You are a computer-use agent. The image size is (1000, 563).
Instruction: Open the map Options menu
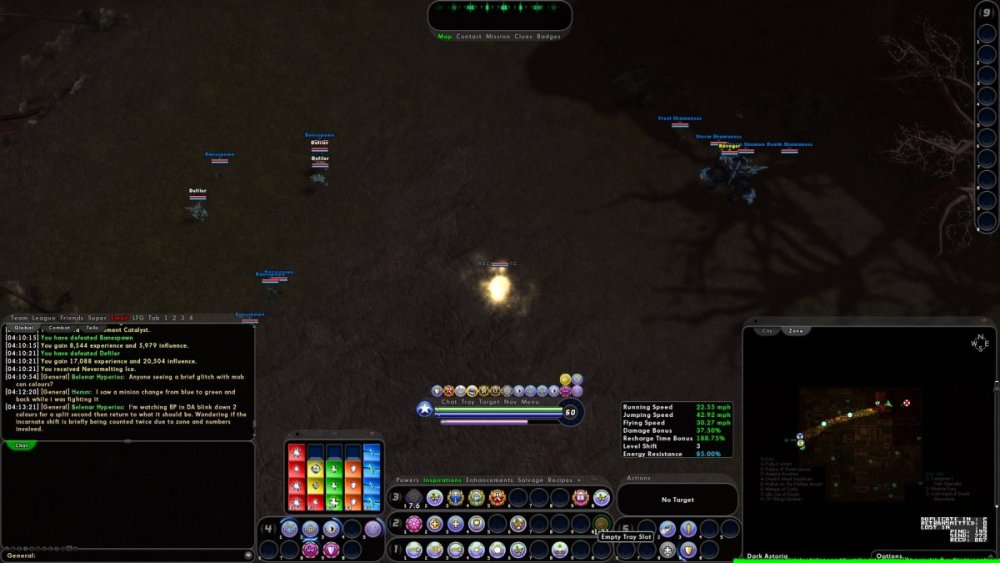point(892,556)
